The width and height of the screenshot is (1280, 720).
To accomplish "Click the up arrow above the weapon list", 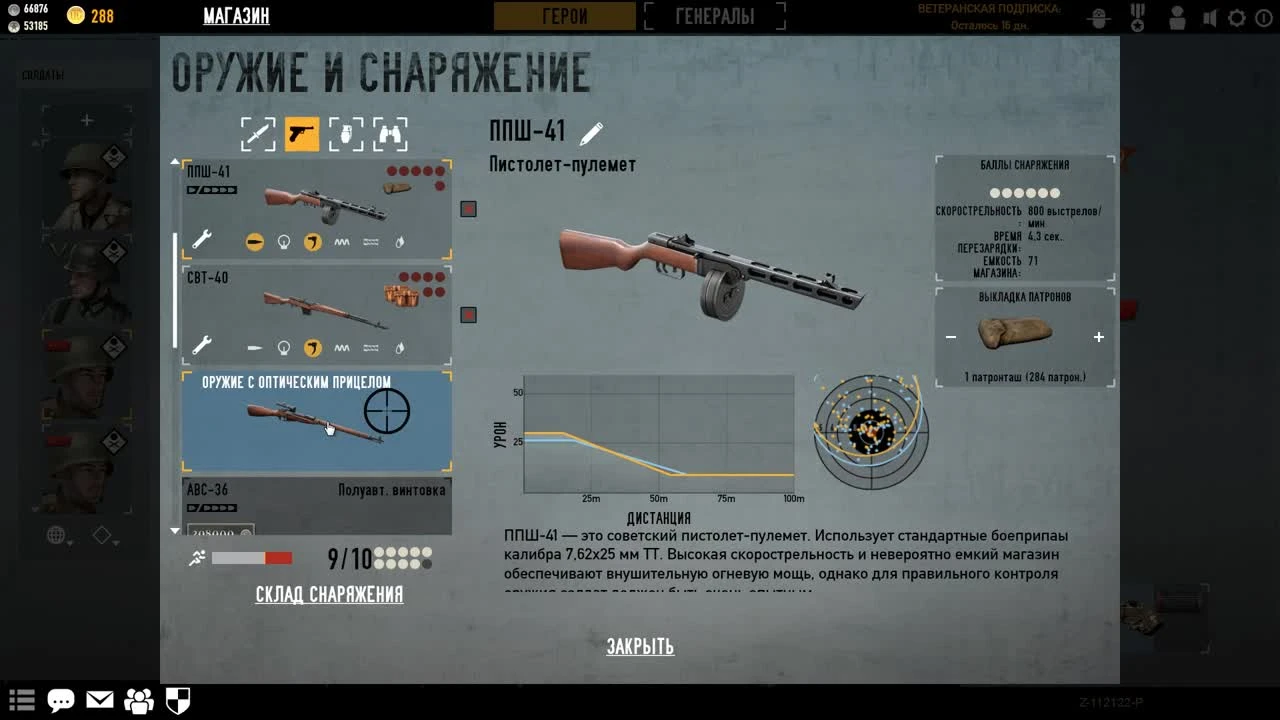I will click(x=176, y=160).
